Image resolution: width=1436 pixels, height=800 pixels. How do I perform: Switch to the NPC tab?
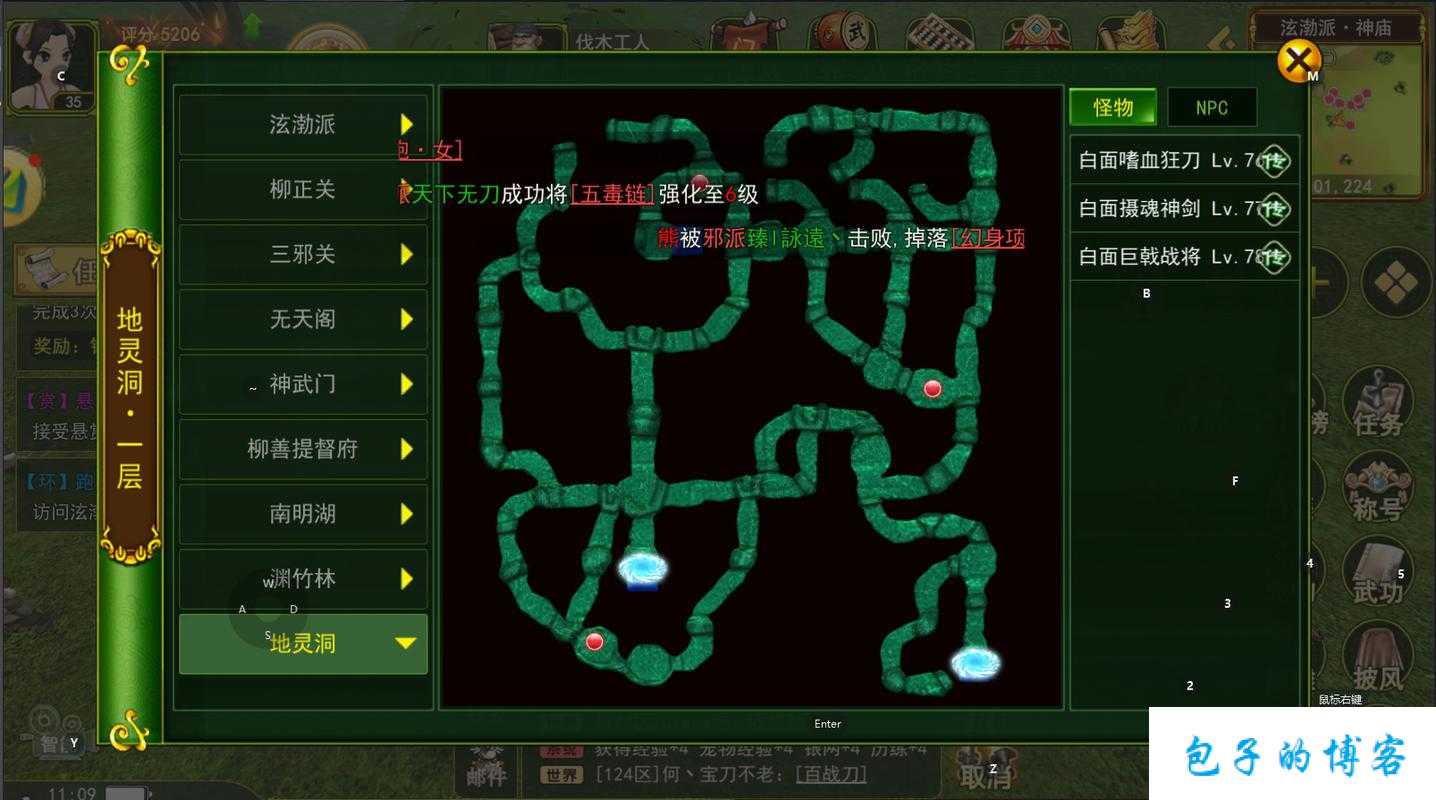click(1212, 107)
